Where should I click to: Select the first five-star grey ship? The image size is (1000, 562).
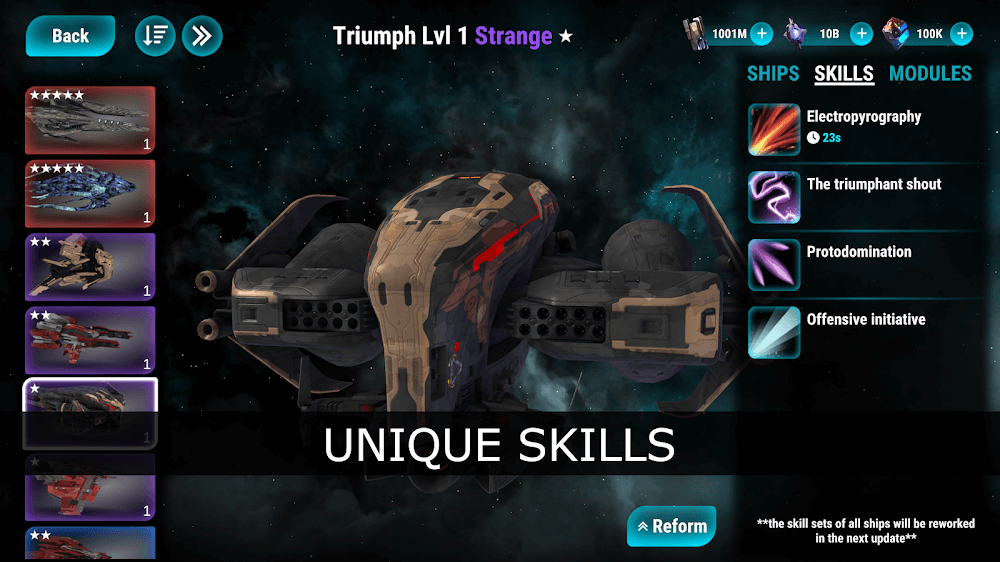point(90,120)
